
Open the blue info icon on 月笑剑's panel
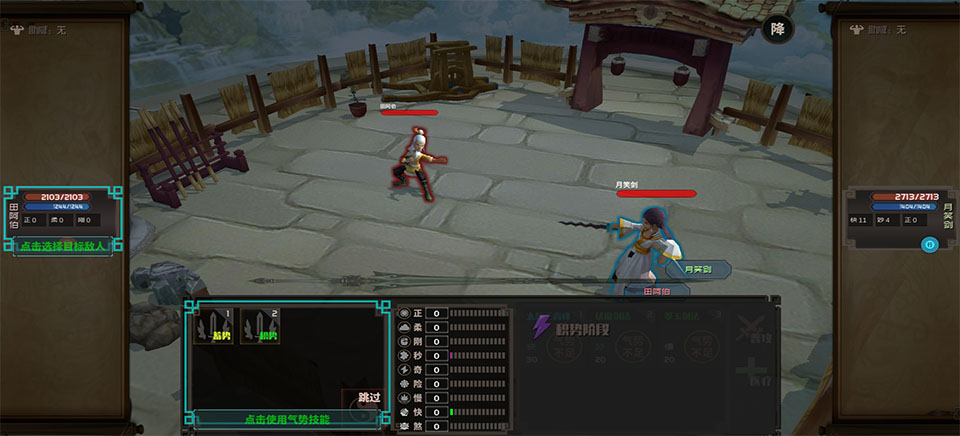928,244
